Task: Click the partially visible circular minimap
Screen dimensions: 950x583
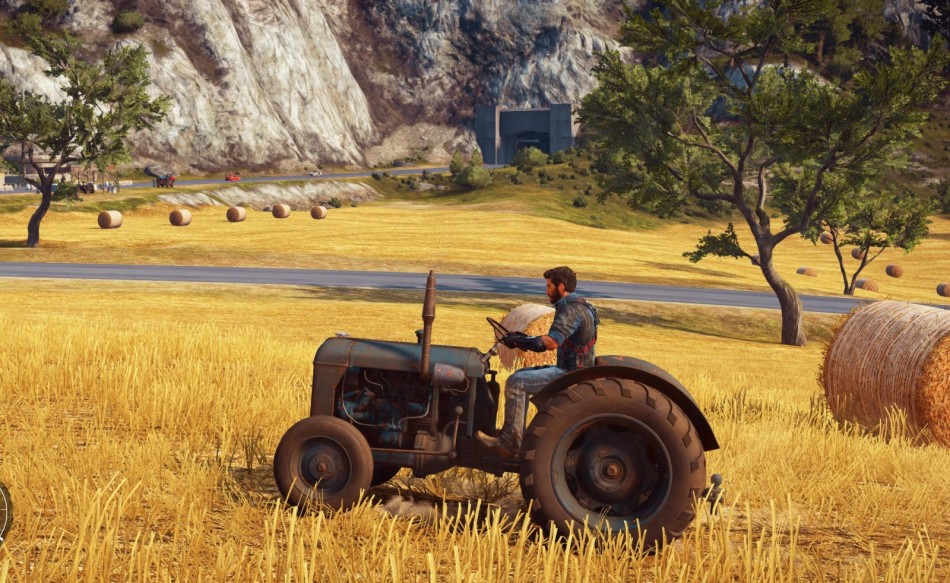Action: coord(4,512)
